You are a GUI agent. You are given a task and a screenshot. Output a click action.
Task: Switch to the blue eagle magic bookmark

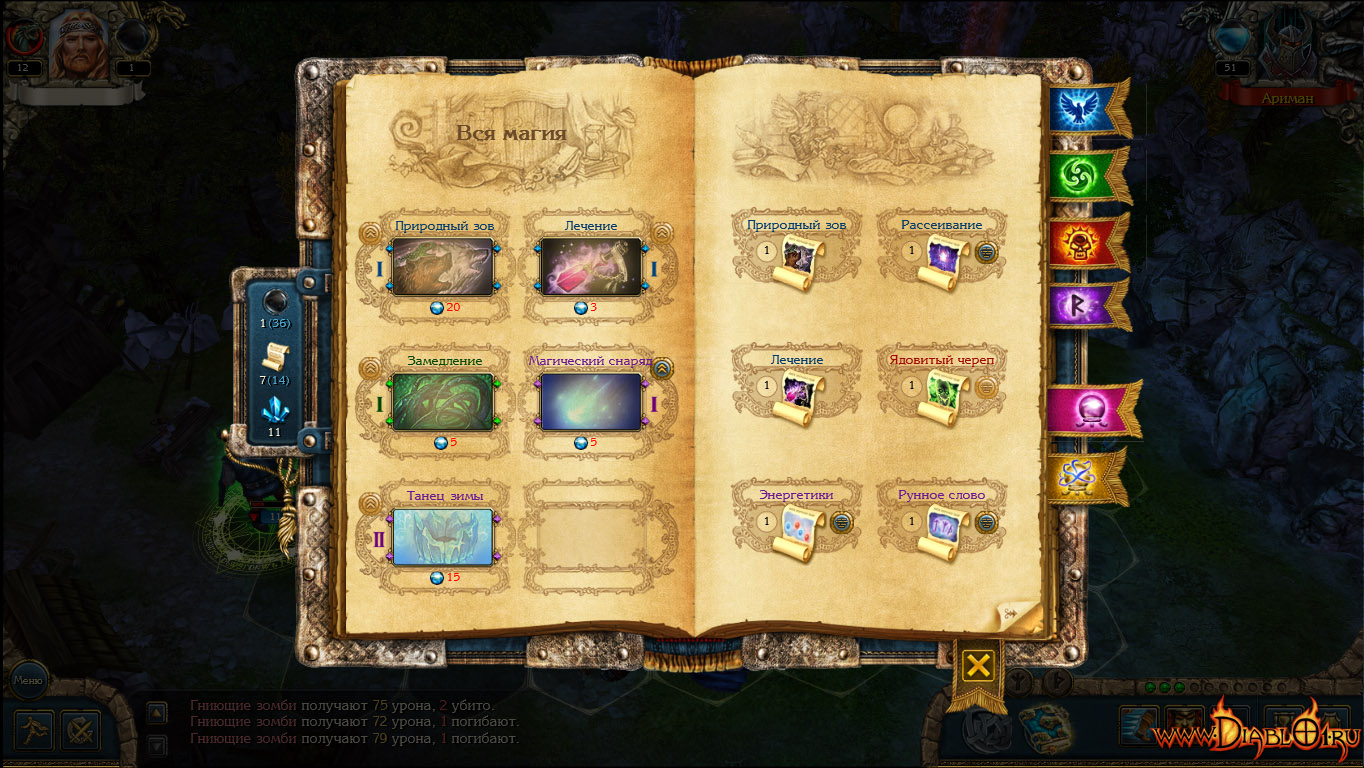tap(1078, 109)
